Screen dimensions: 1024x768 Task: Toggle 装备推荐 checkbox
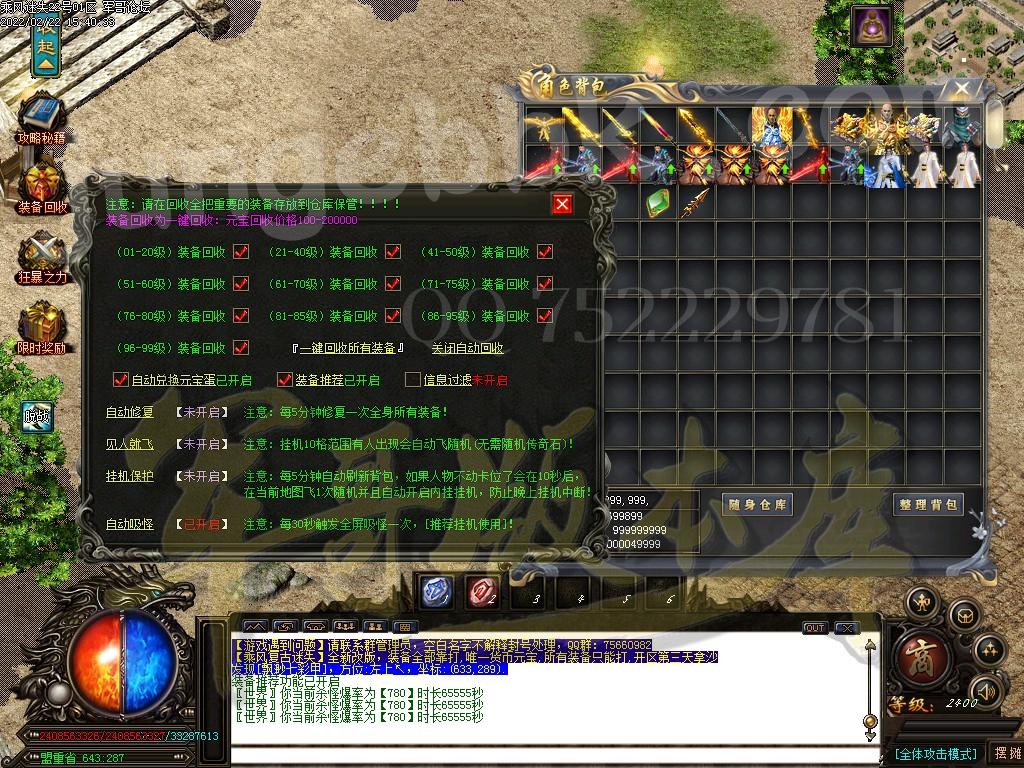284,380
